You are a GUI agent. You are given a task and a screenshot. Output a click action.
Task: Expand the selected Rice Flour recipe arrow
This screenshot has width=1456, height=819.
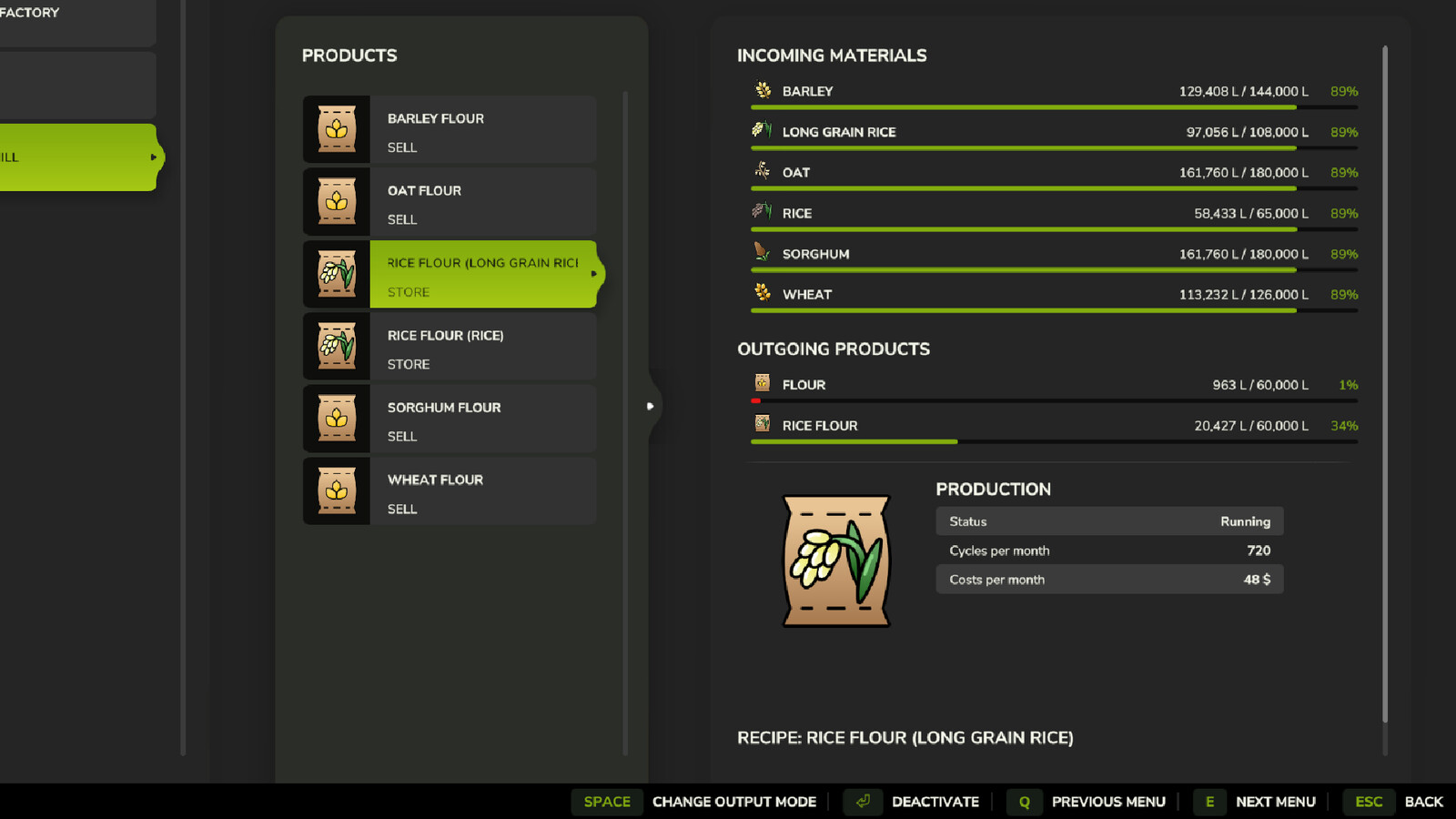pos(593,273)
